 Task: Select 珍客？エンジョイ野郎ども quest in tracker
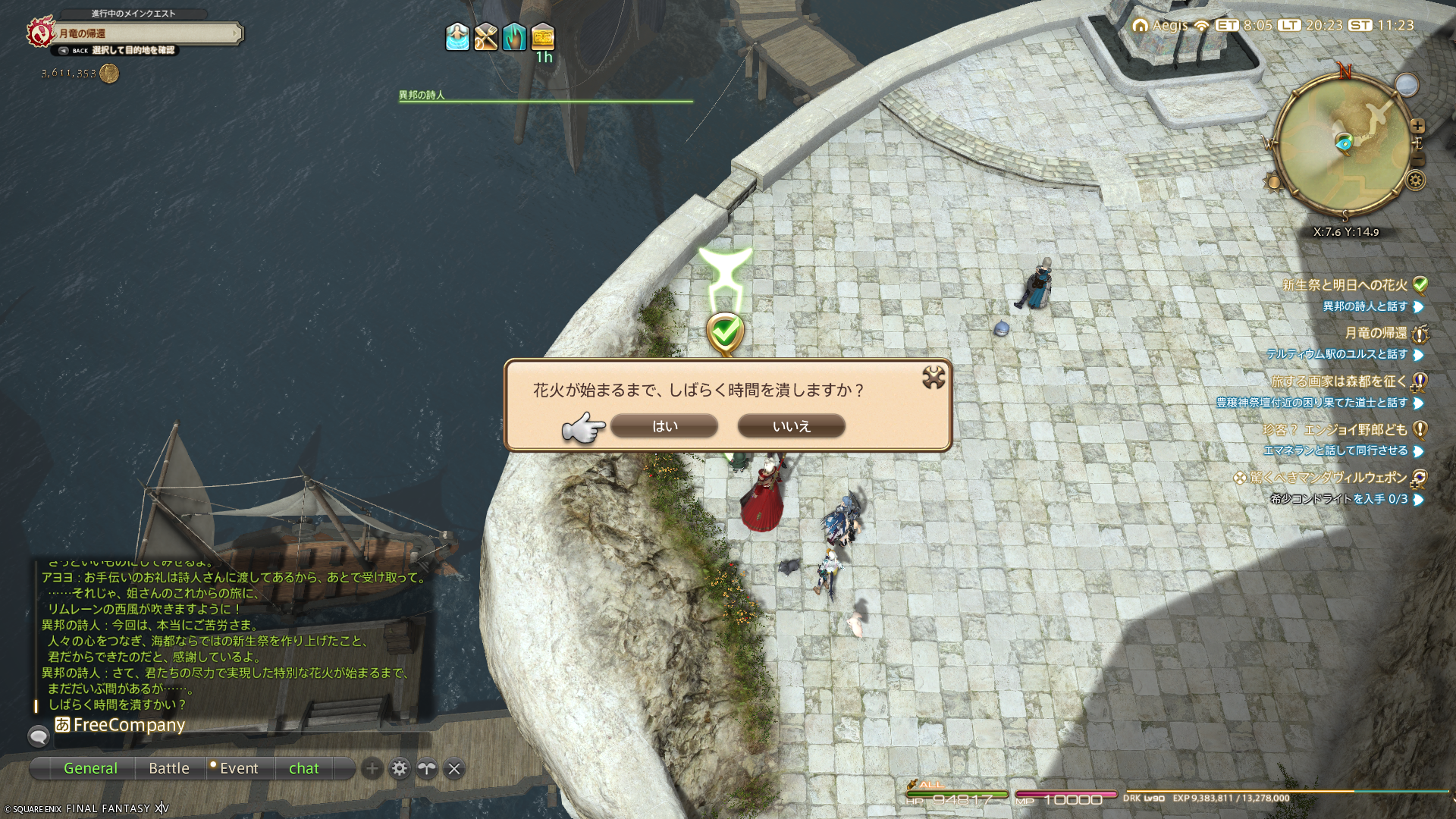1335,430
